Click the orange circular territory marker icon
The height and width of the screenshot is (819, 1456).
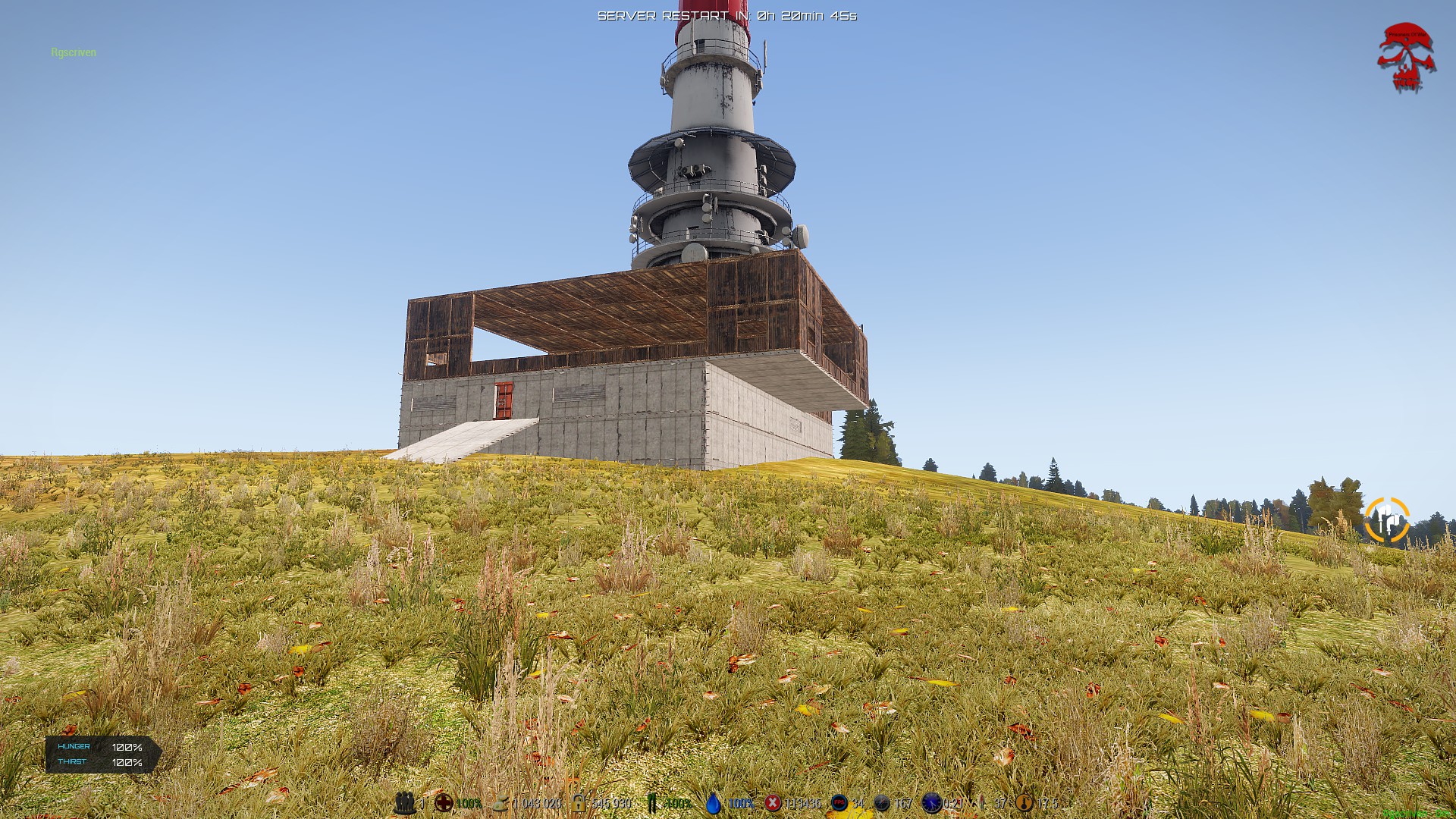pyautogui.click(x=1387, y=520)
